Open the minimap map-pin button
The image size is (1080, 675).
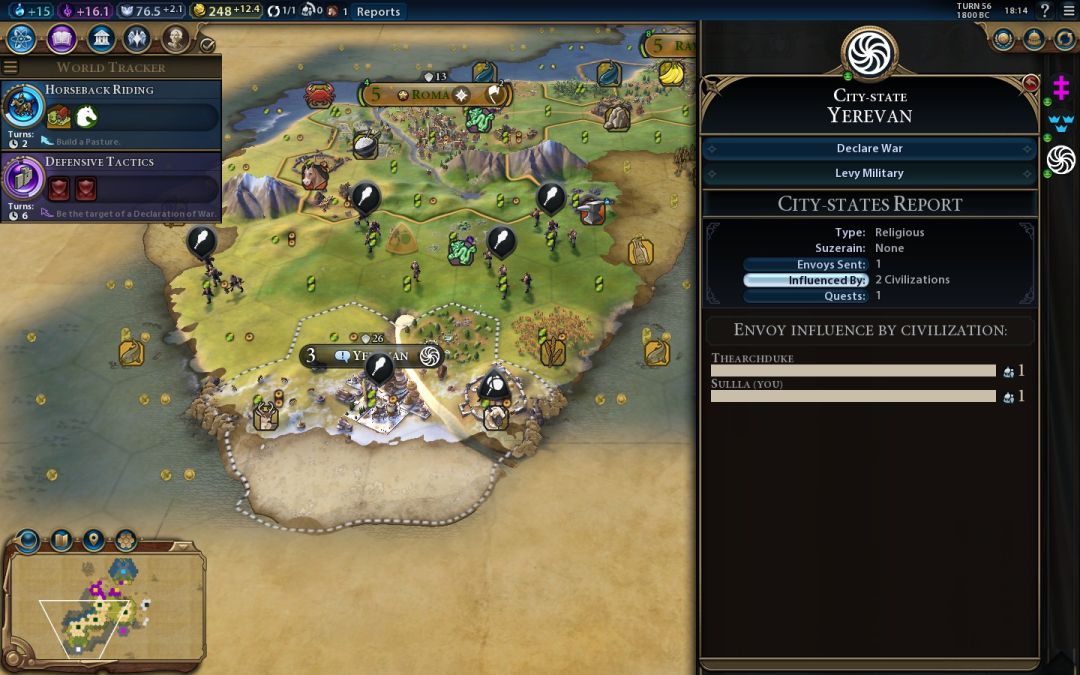(x=93, y=541)
